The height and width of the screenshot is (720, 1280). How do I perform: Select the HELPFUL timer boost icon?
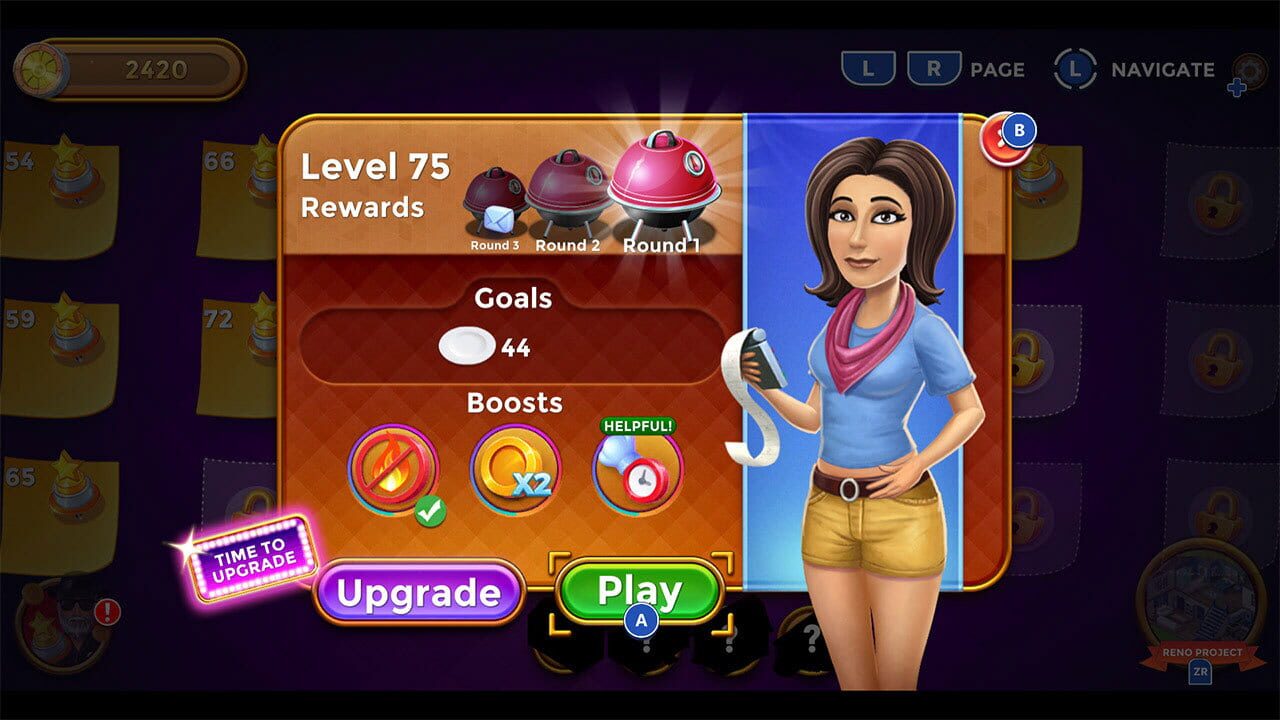coord(638,470)
